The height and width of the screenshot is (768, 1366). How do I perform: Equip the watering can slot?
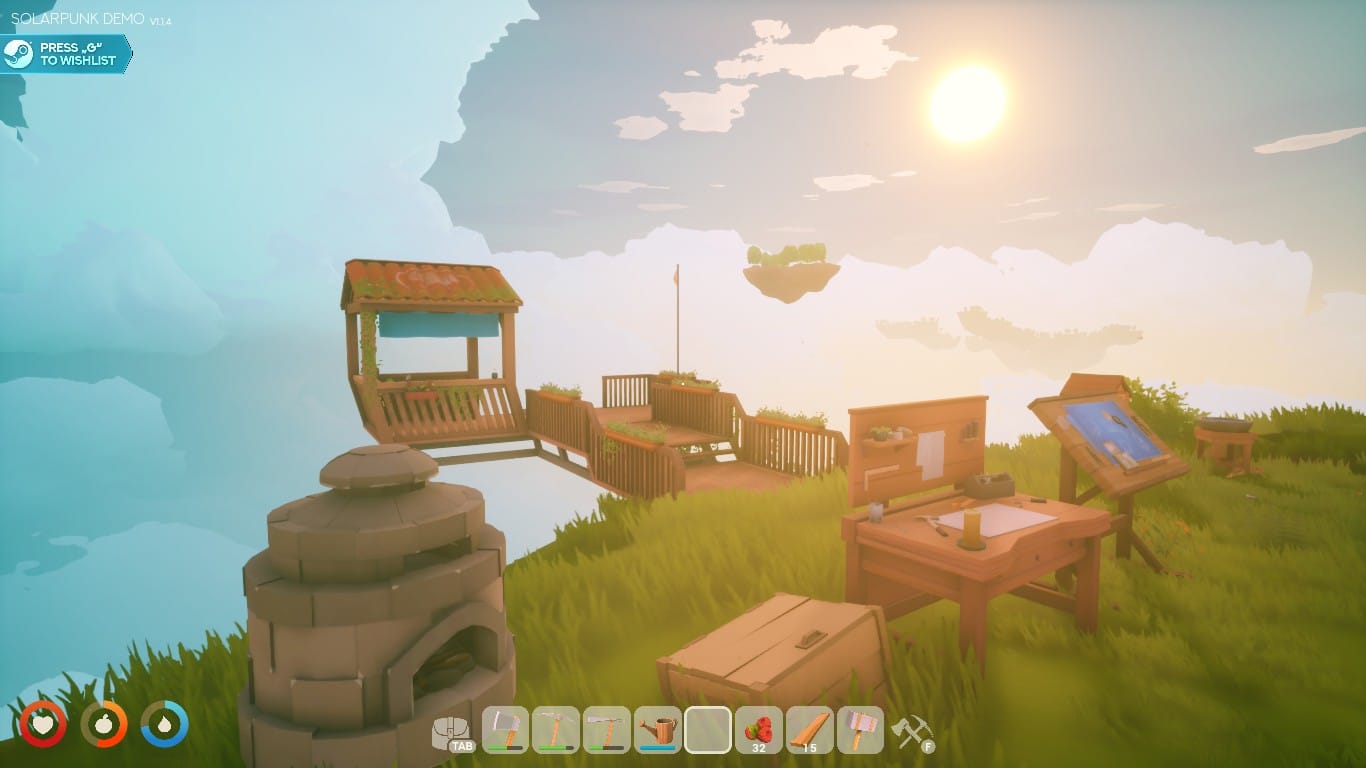[x=657, y=730]
